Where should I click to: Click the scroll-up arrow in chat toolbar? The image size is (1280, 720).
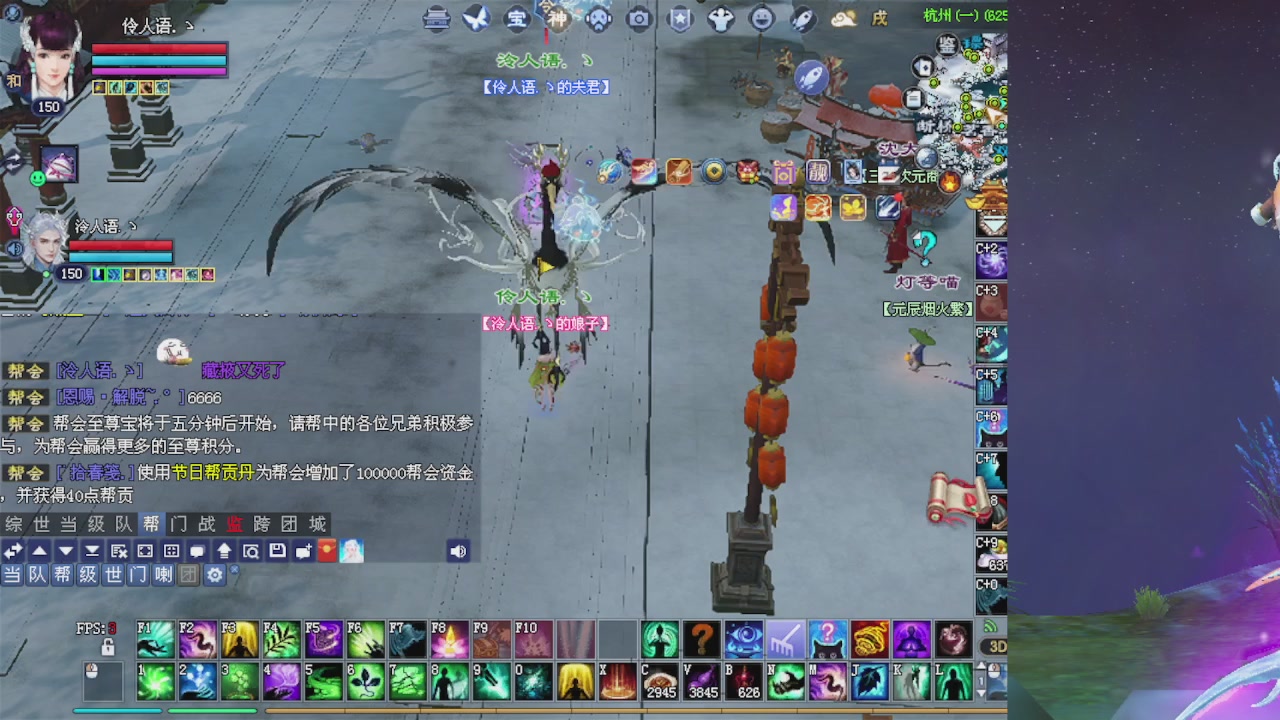point(39,551)
